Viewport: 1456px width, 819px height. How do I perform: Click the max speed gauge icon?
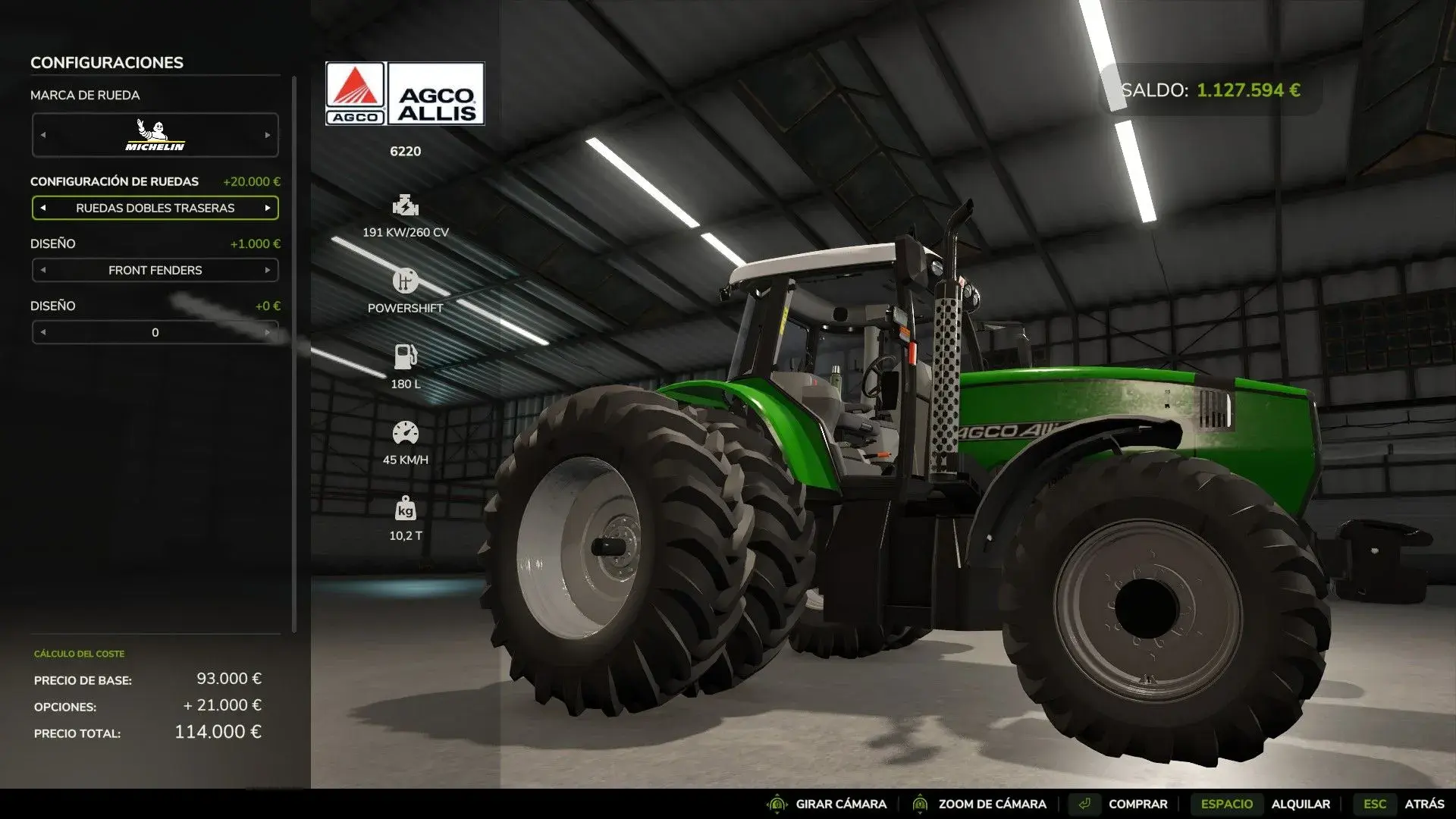click(406, 432)
